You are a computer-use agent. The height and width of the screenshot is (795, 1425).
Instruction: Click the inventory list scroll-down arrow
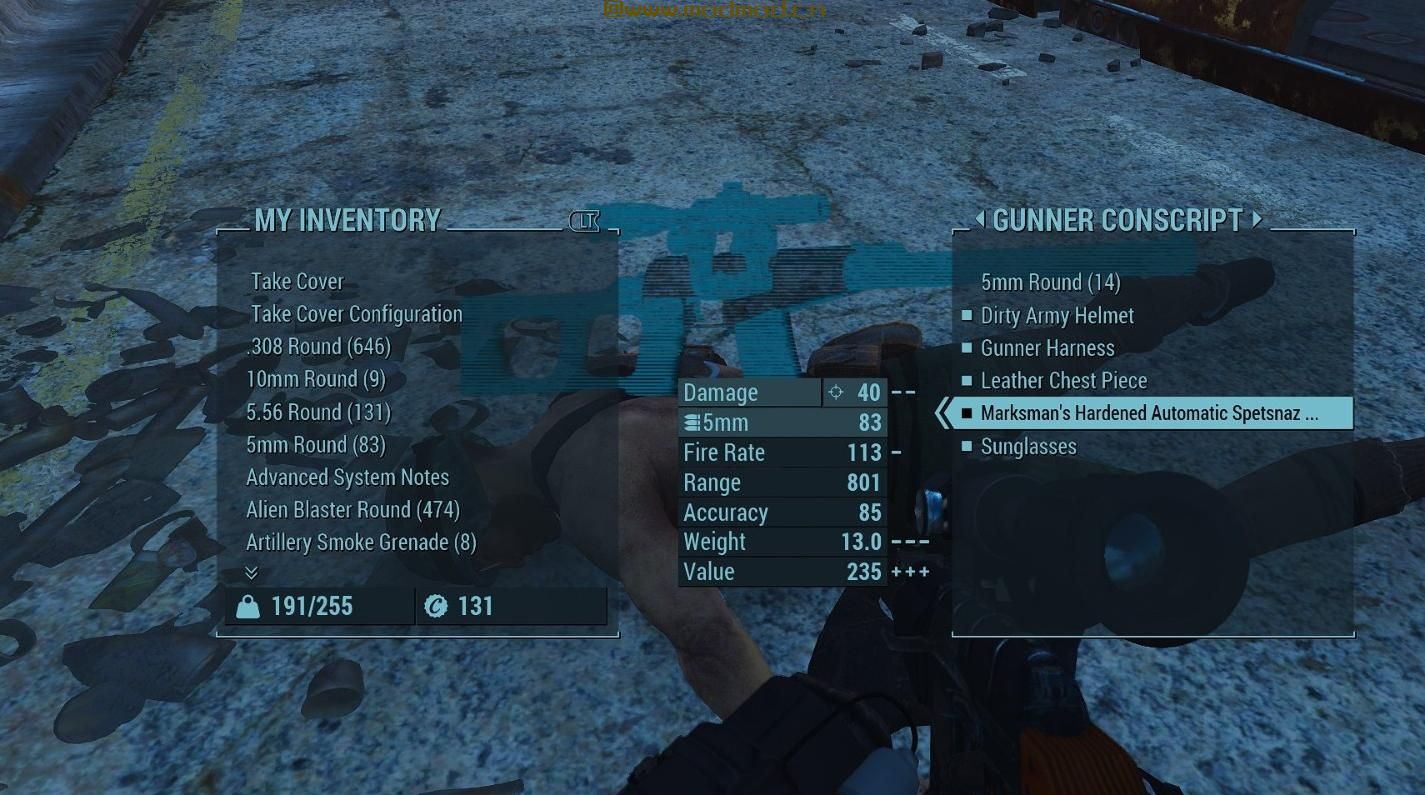(251, 572)
